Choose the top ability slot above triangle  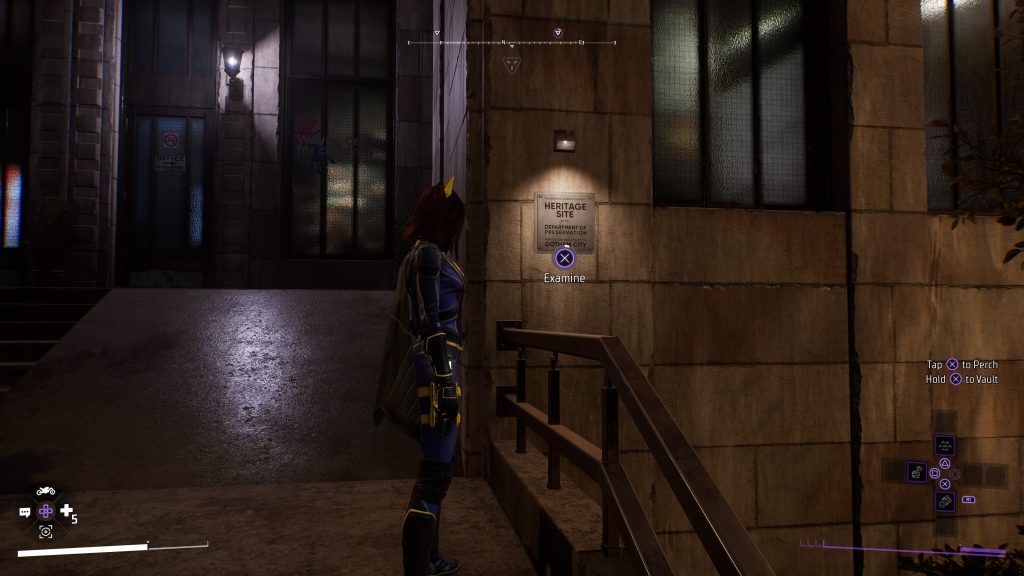pos(945,446)
